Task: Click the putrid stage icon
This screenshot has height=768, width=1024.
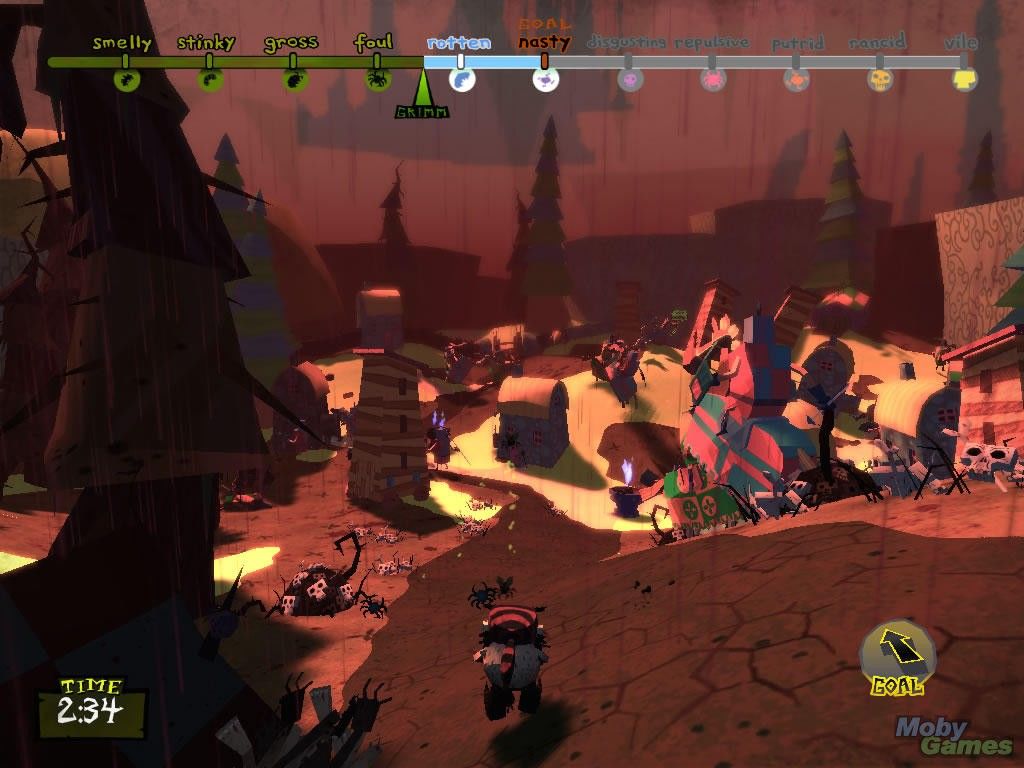Action: (x=797, y=80)
